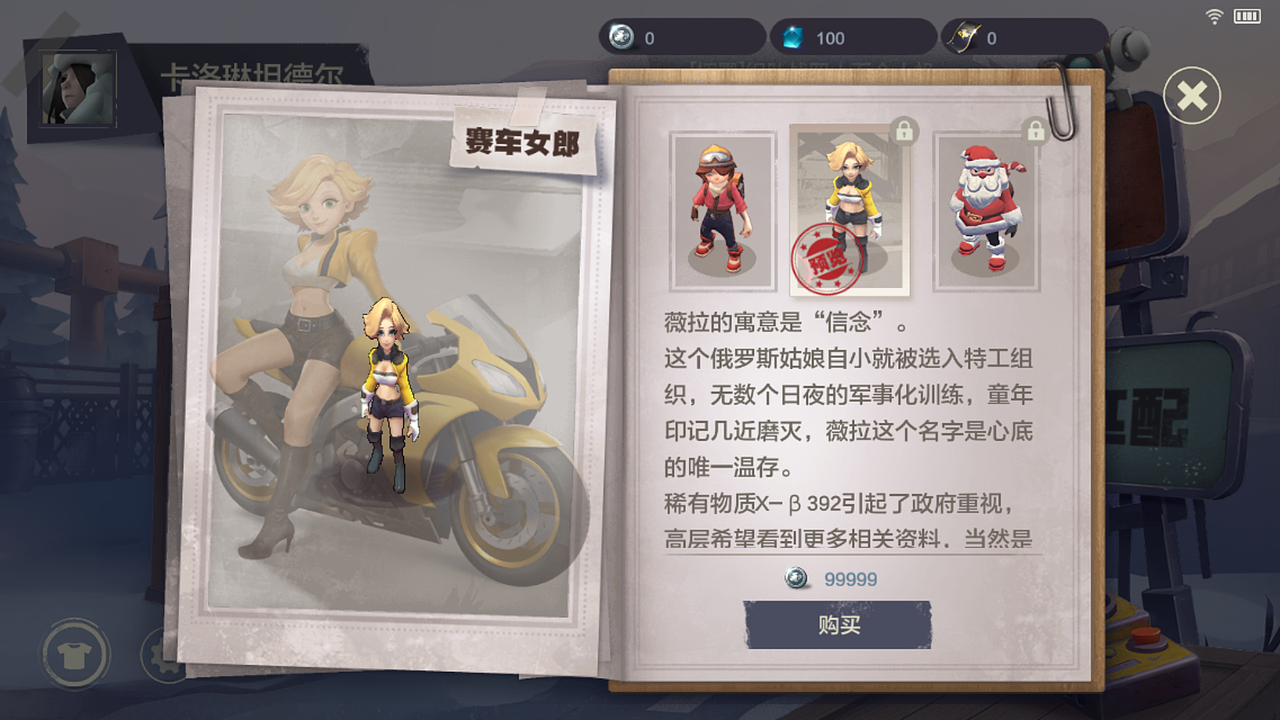This screenshot has height=720, width=1280.
Task: Click the battery indicator icon
Action: coord(1248,15)
